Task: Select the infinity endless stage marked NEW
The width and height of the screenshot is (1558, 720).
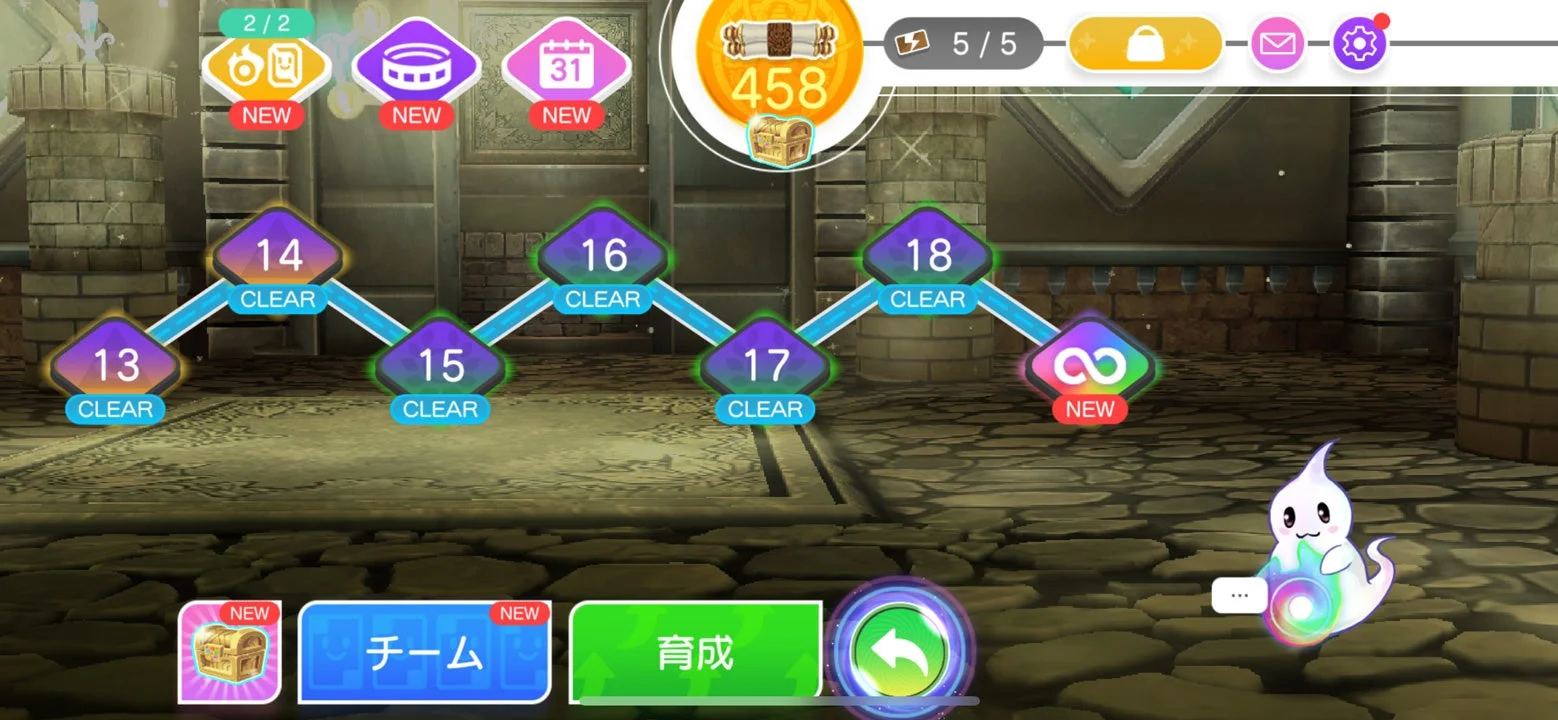Action: pos(1089,365)
